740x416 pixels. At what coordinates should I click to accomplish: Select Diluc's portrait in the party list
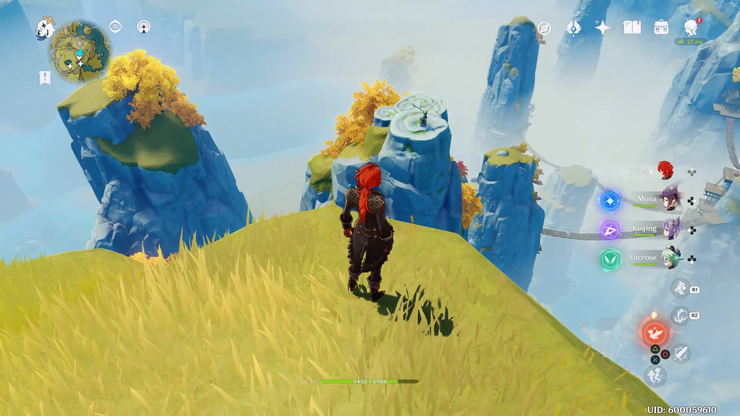666,171
